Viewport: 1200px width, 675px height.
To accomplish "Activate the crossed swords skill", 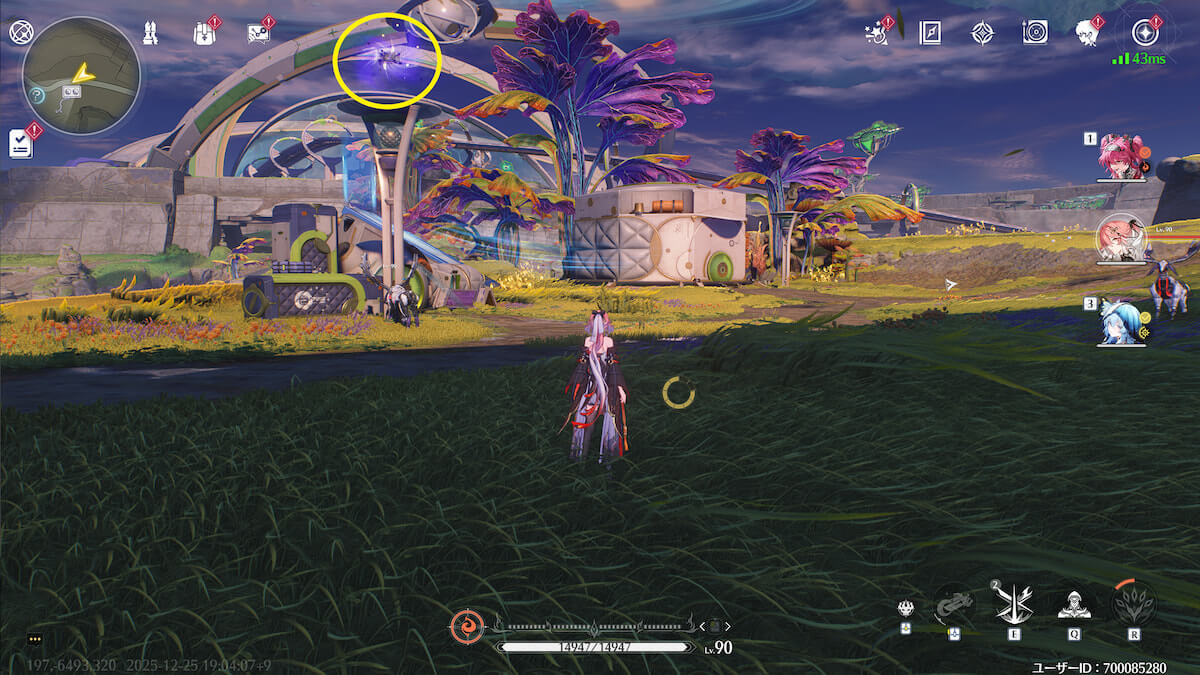I will tap(1013, 604).
